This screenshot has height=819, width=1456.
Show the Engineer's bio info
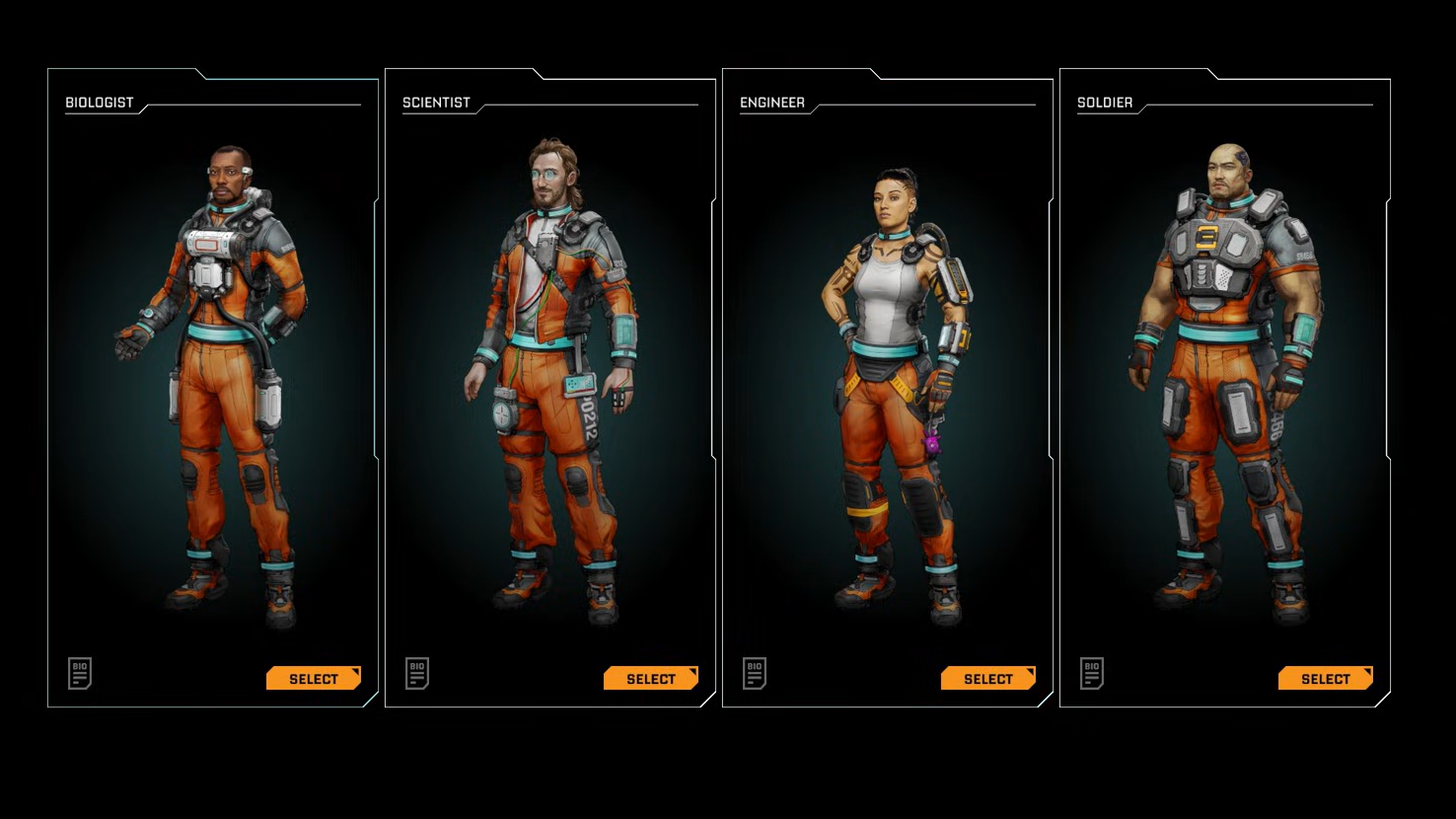(755, 673)
